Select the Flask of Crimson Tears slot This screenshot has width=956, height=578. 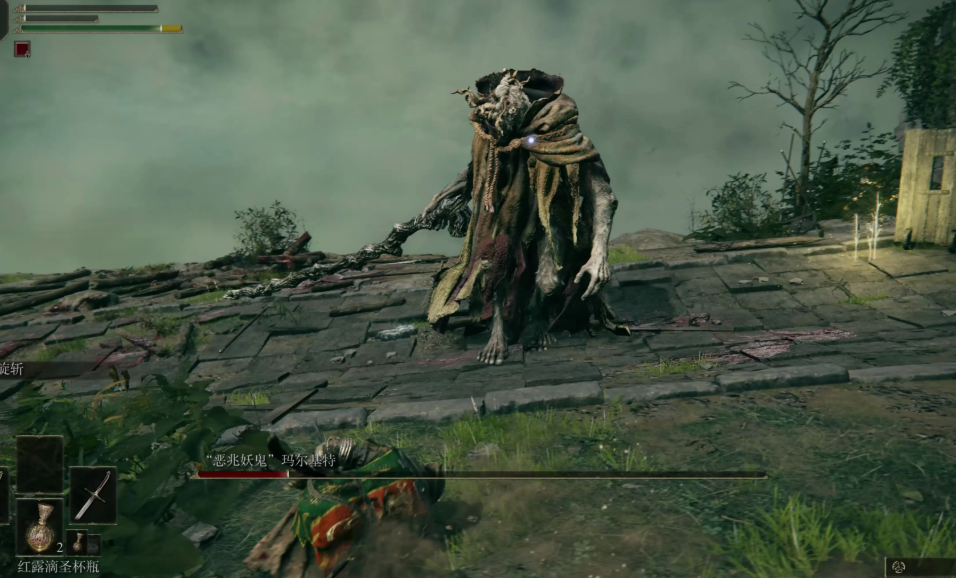point(40,526)
